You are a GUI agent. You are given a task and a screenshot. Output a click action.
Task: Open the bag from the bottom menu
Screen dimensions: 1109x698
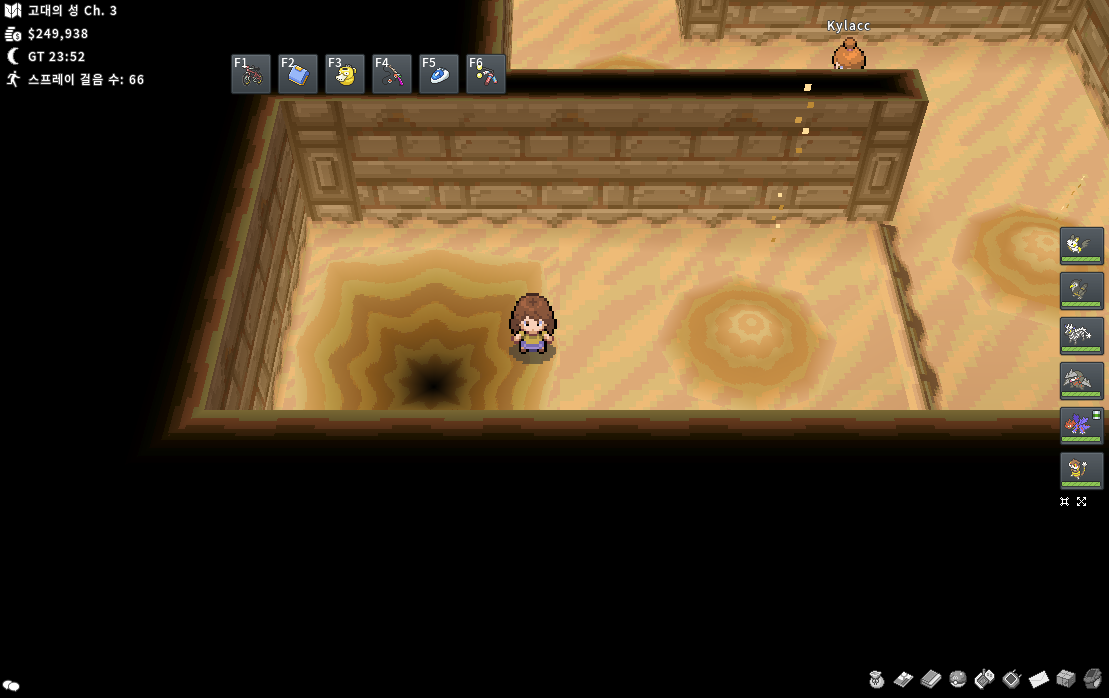tap(877, 680)
